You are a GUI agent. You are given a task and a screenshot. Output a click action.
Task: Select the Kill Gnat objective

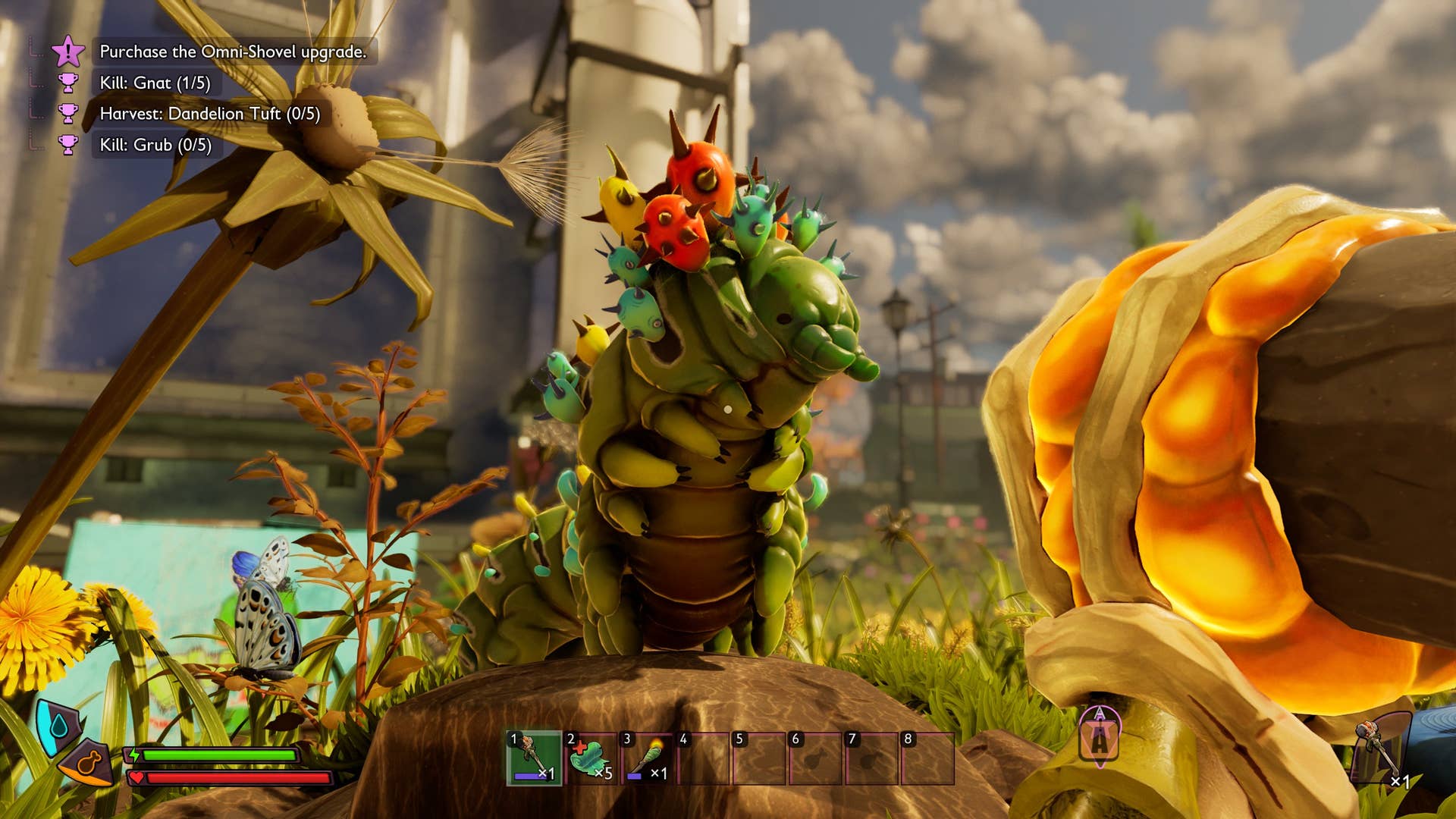[155, 83]
